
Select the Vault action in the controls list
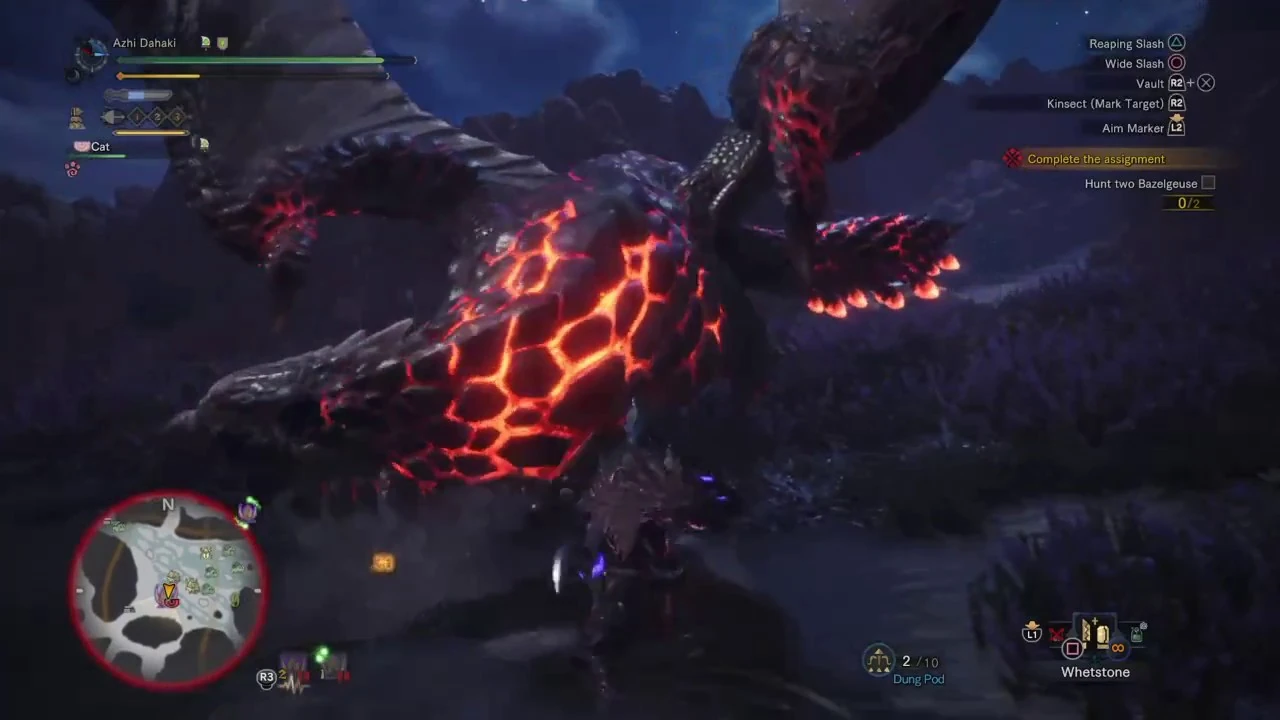pos(1150,83)
